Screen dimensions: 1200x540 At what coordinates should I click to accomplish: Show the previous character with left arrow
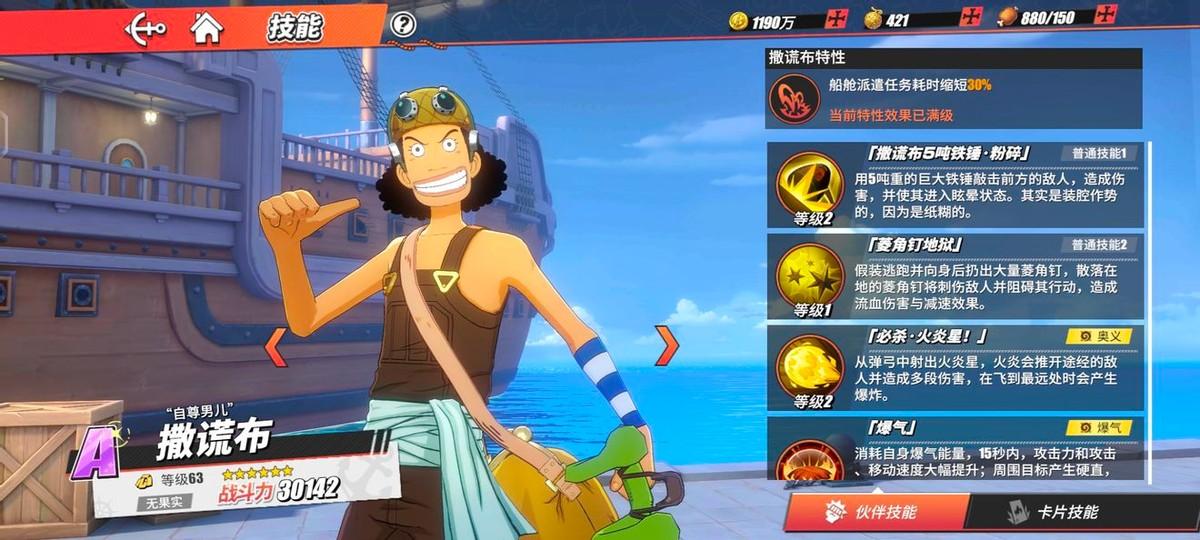pos(275,345)
